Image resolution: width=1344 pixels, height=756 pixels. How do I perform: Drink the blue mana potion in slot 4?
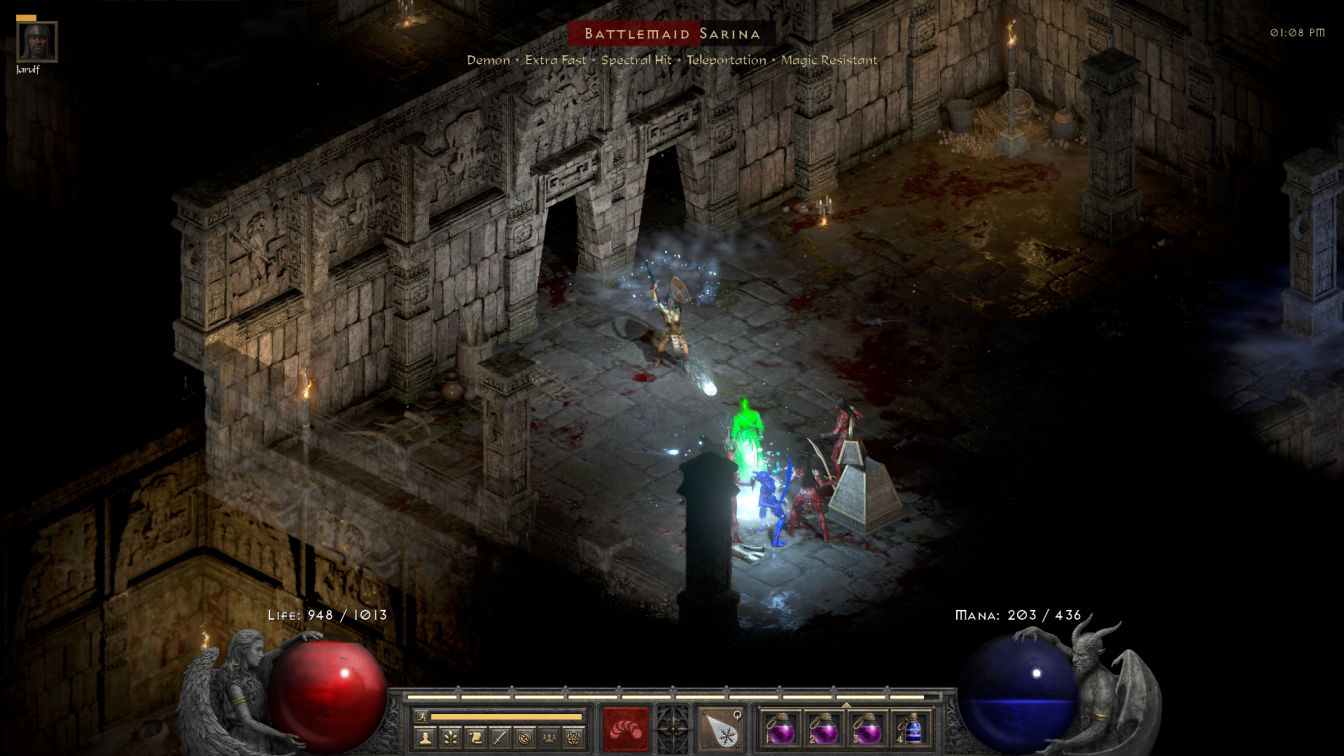pos(910,728)
